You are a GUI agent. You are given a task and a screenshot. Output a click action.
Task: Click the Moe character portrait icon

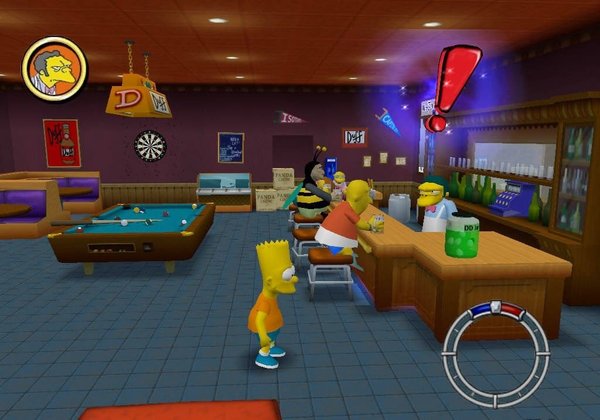click(x=54, y=69)
